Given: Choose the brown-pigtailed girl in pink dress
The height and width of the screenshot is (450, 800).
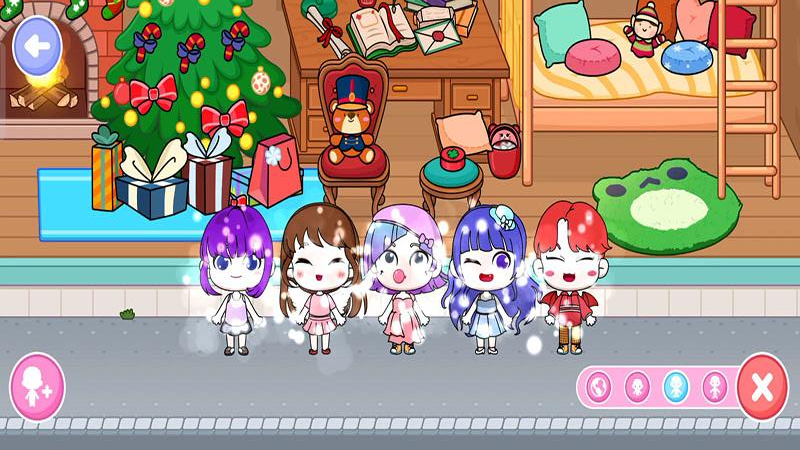Looking at the screenshot, I should coord(318,285).
